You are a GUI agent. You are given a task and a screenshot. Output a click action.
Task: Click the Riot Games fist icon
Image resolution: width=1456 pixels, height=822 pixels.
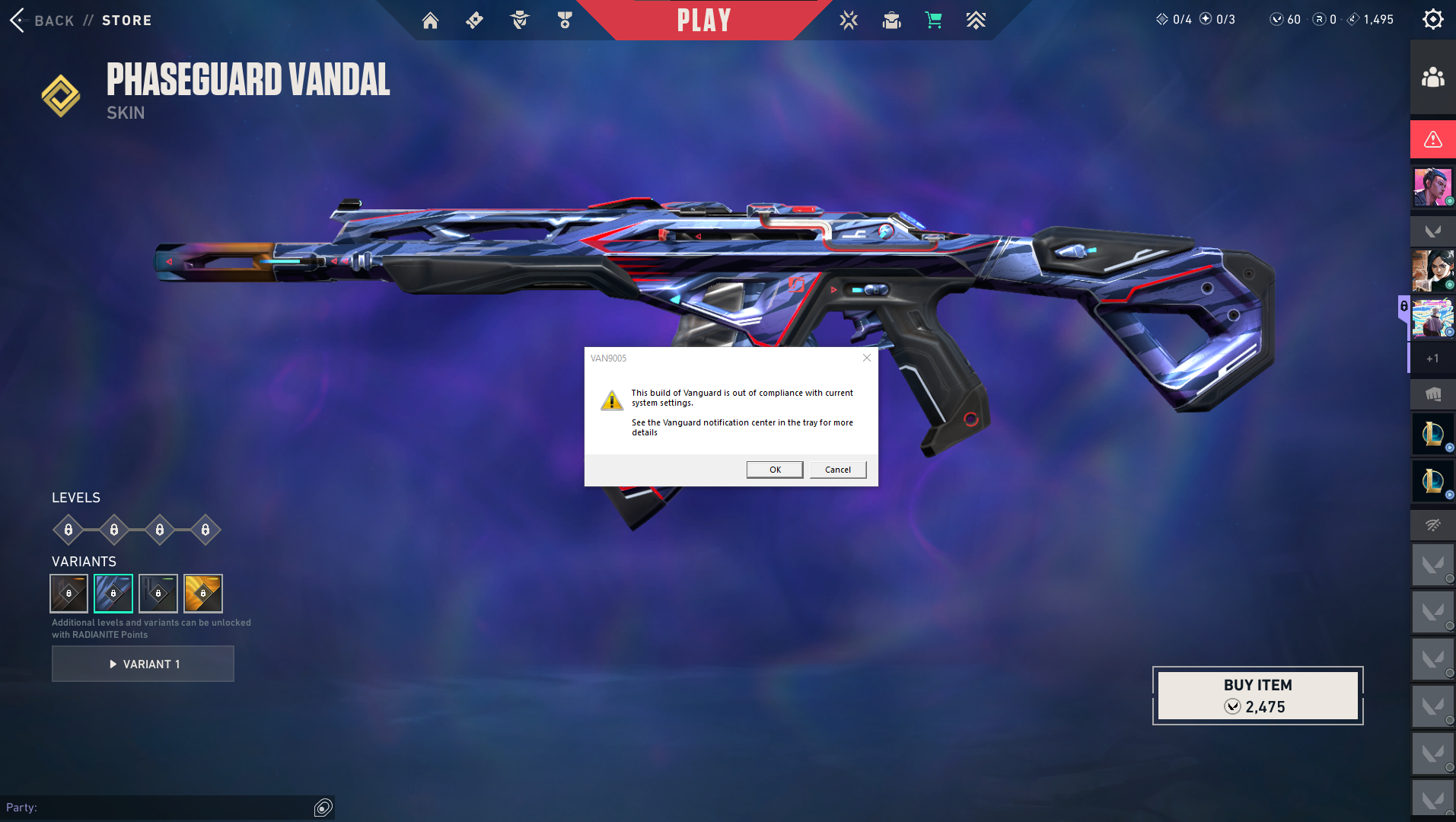1433,394
